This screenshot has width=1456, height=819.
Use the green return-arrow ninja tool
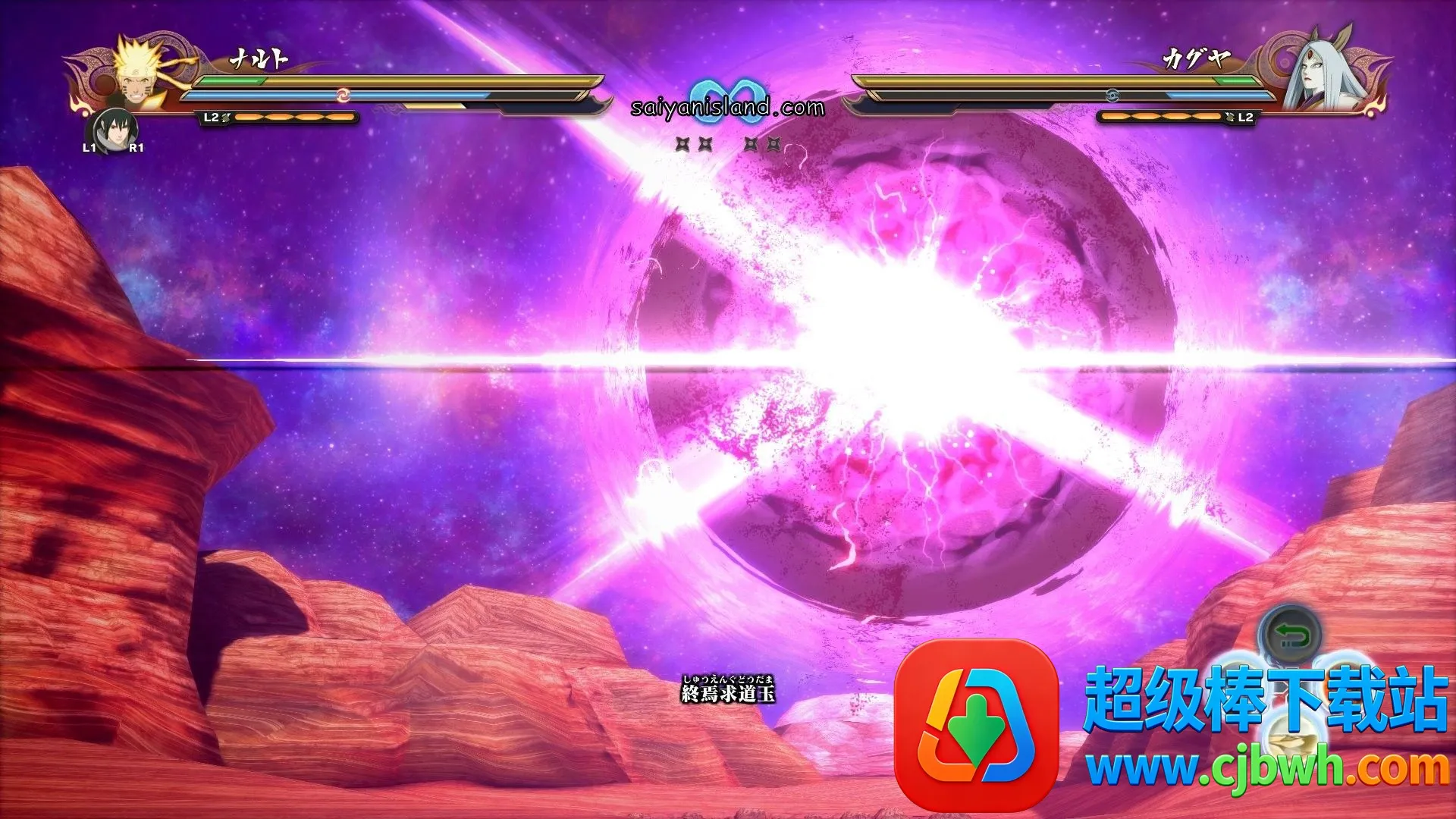coord(1291,635)
